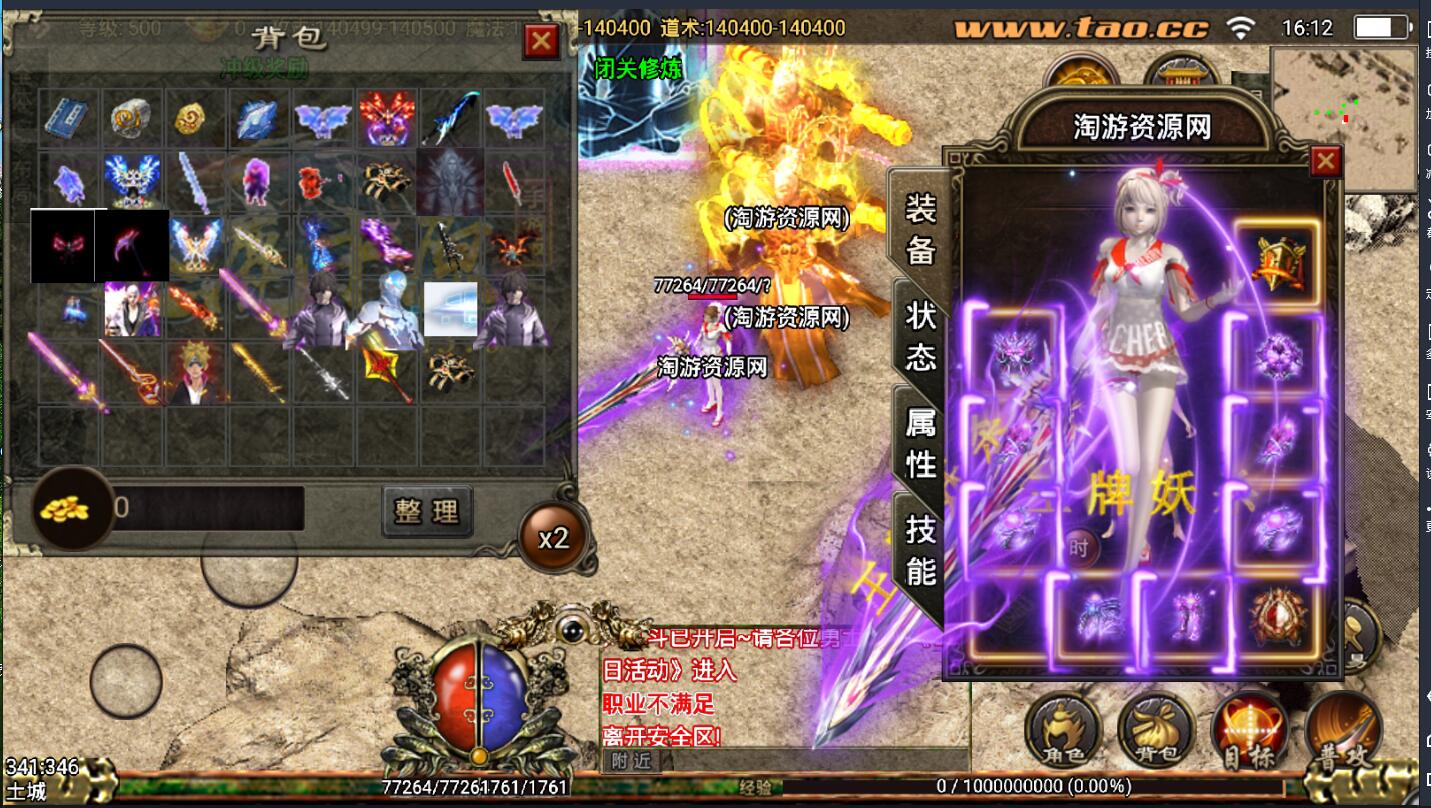The width and height of the screenshot is (1431, 808).
Task: Switch to the 技能 skills tab
Action: [920, 550]
